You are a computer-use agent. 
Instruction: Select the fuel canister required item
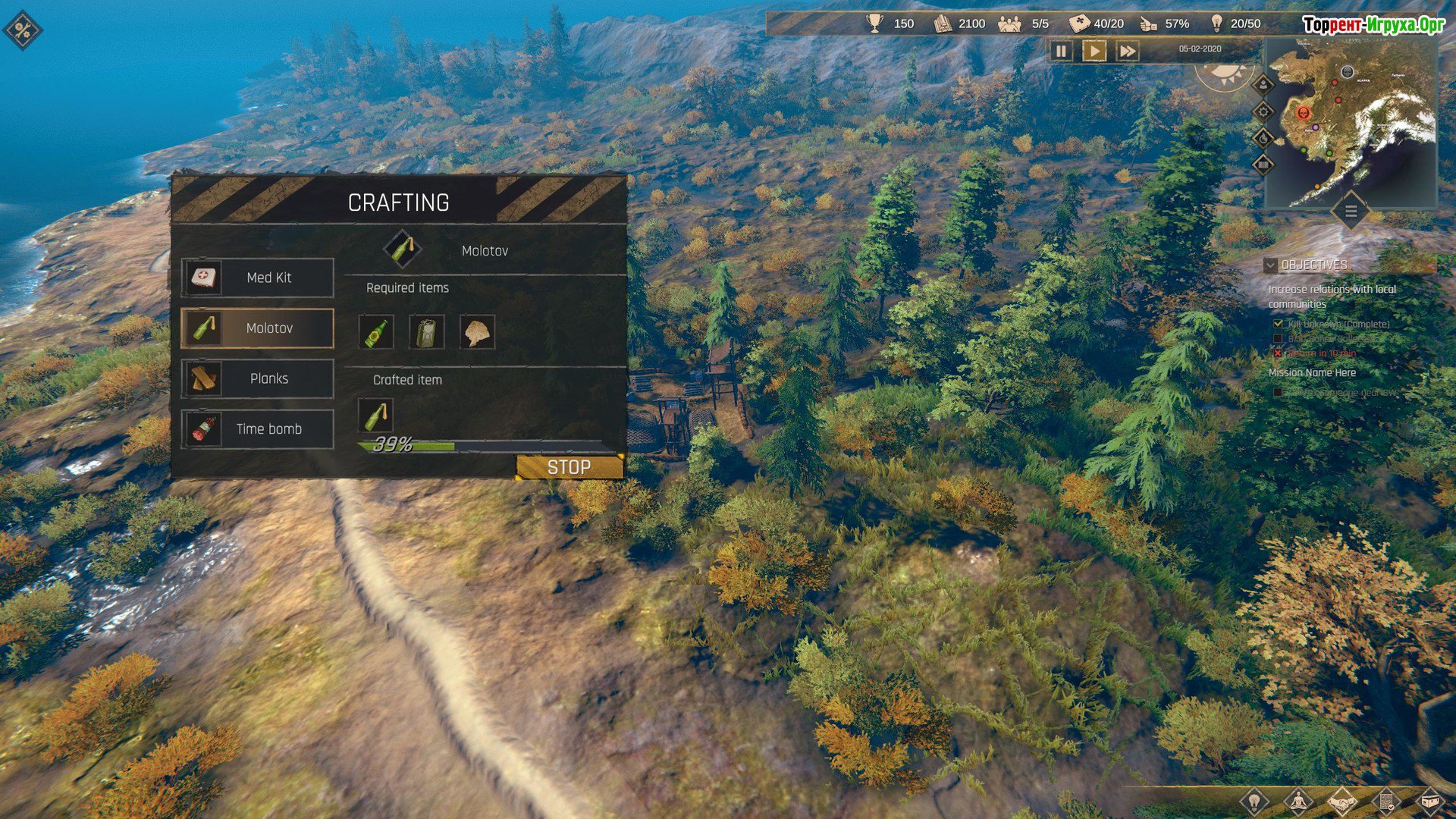426,333
